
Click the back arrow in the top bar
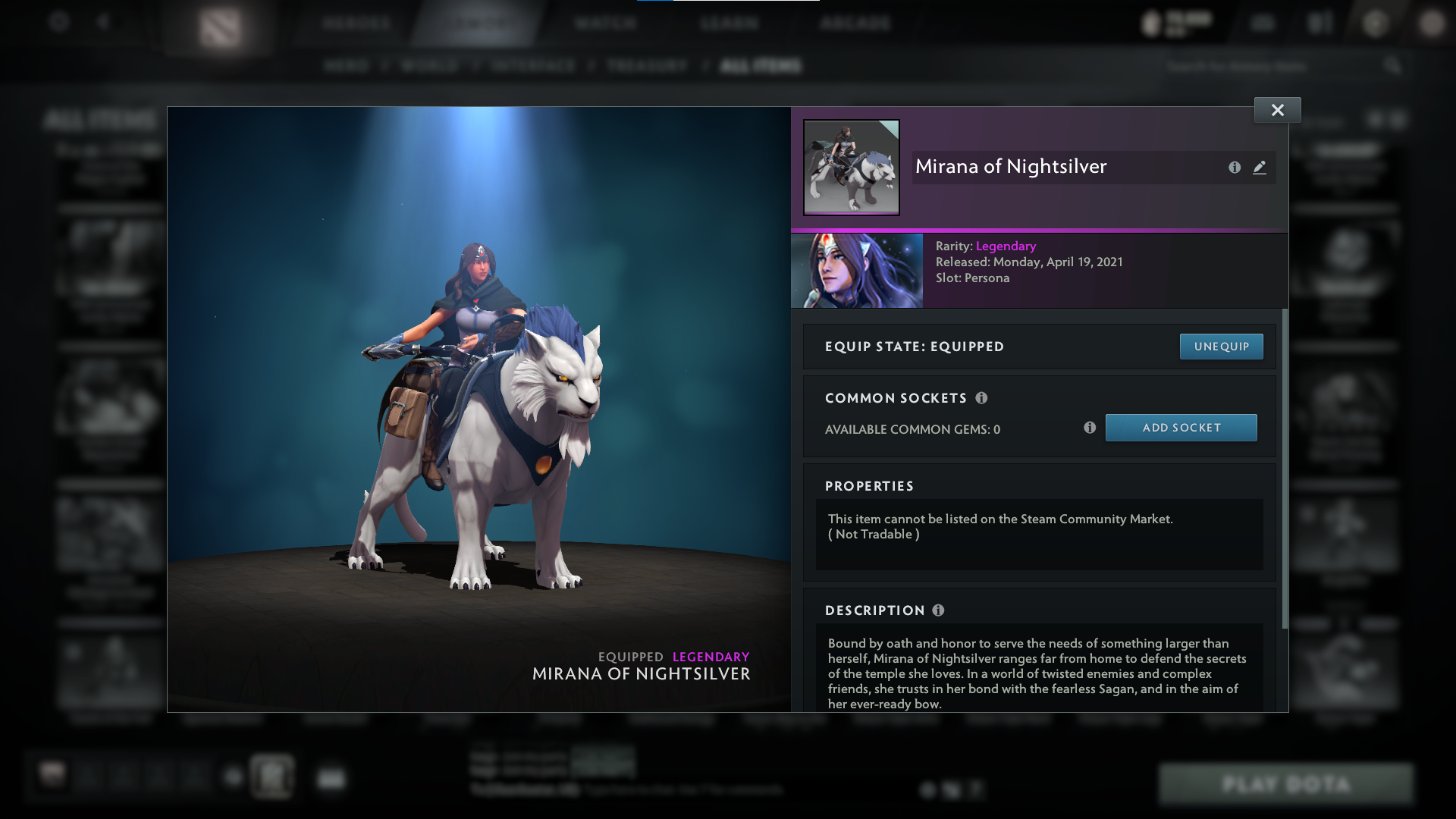point(105,23)
